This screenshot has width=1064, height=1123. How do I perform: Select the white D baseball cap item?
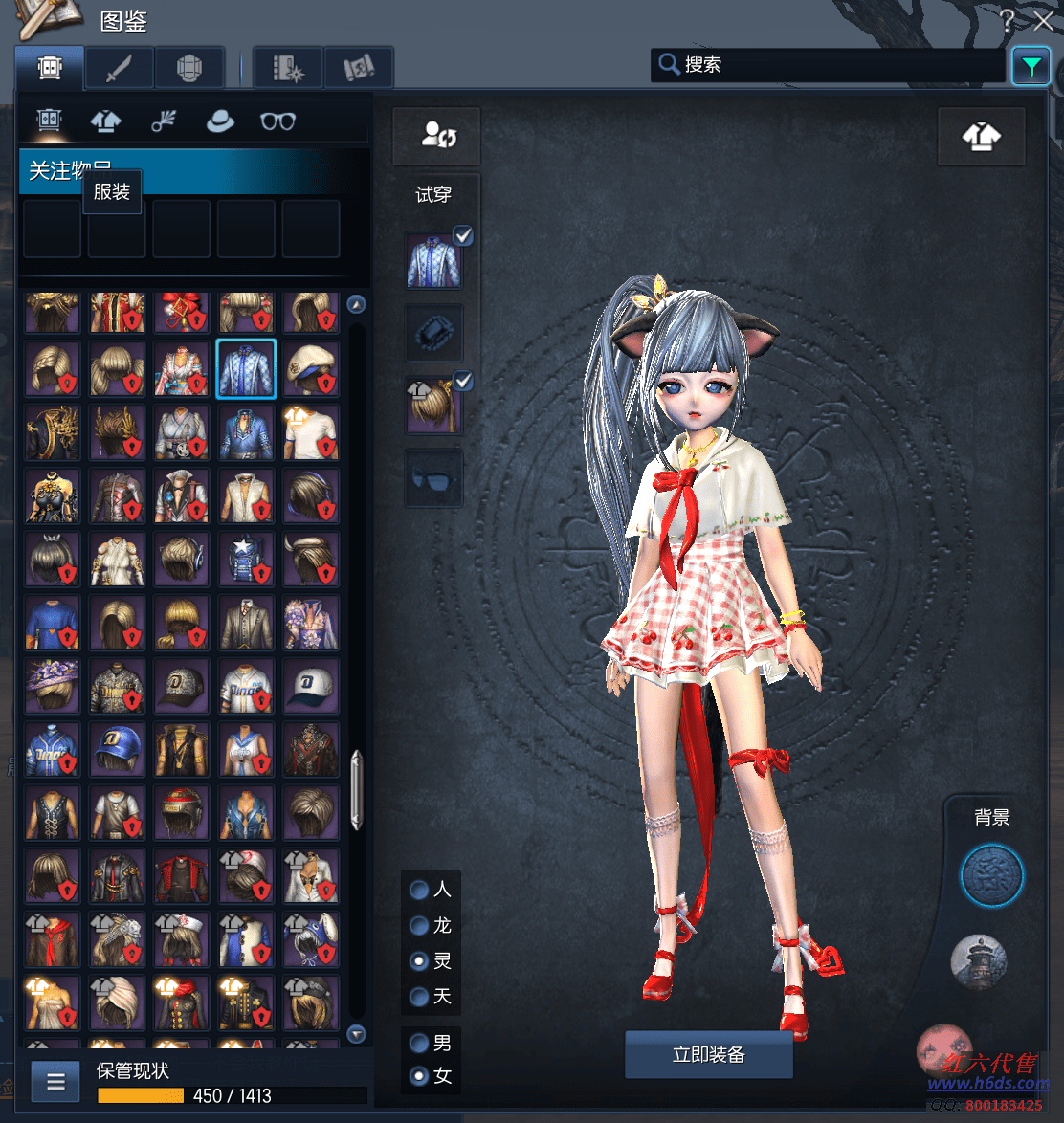coord(311,685)
